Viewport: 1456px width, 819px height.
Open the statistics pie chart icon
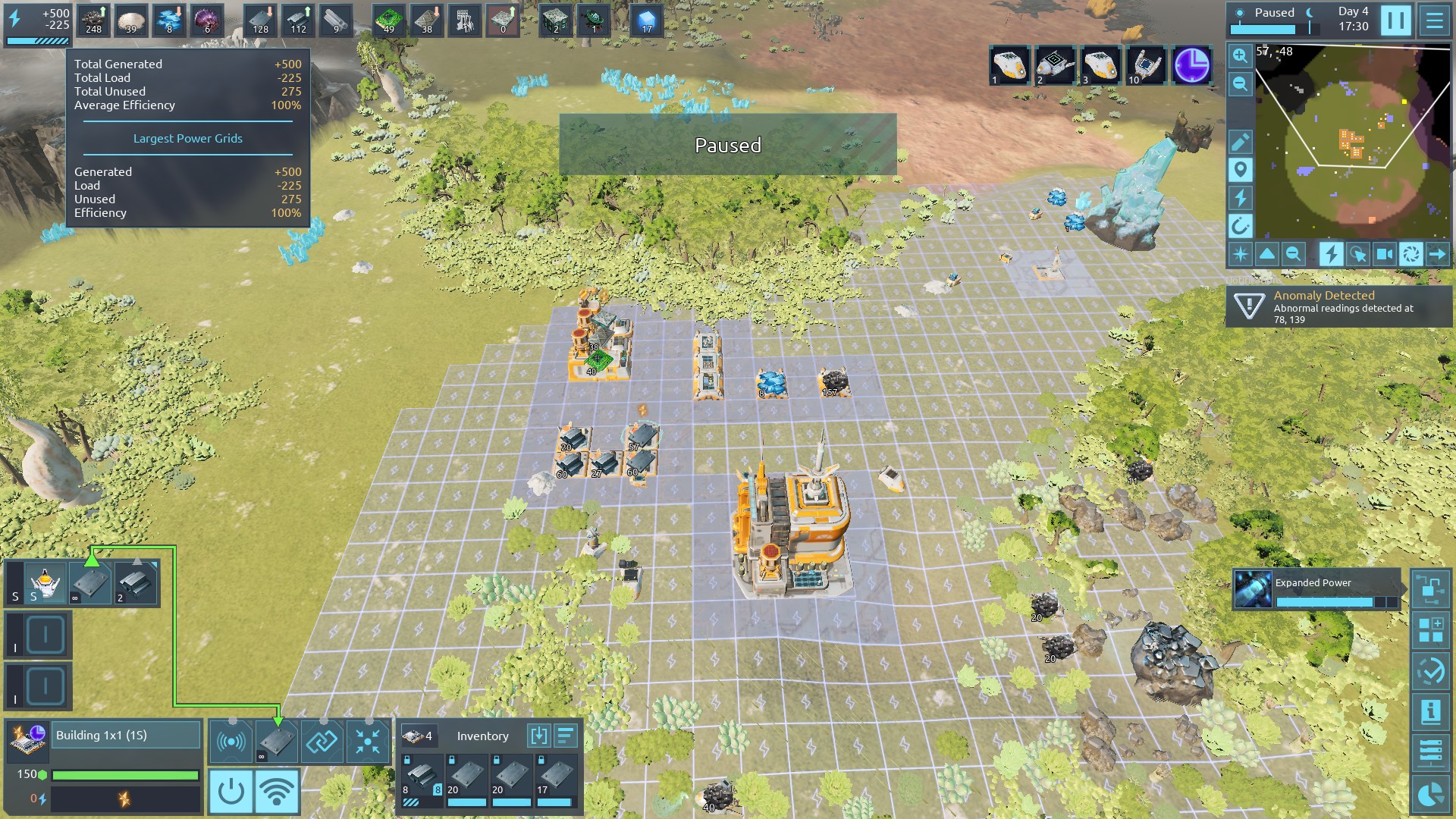point(1430,792)
